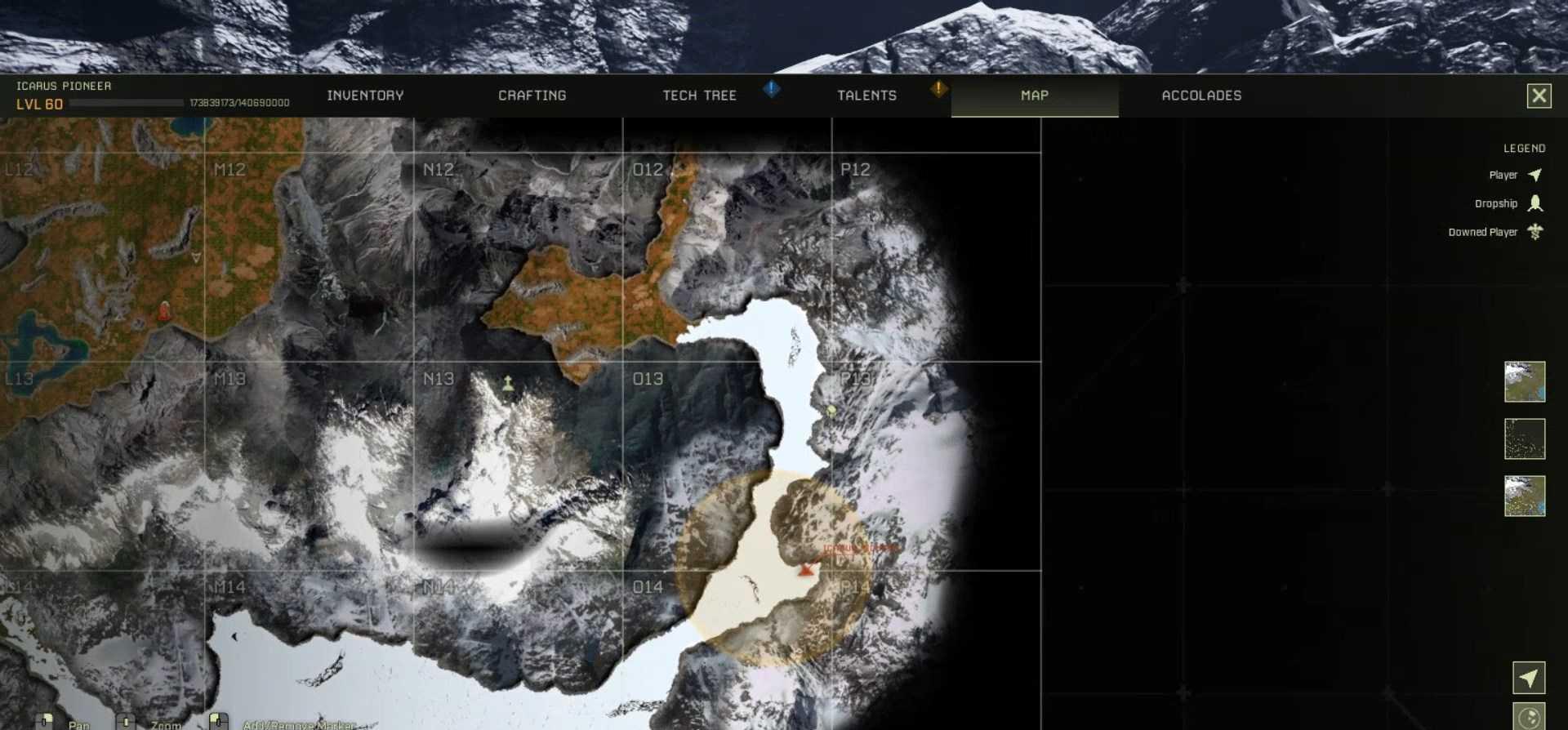Select the Dropship icon in the Legend
1568x730 pixels.
1536,203
